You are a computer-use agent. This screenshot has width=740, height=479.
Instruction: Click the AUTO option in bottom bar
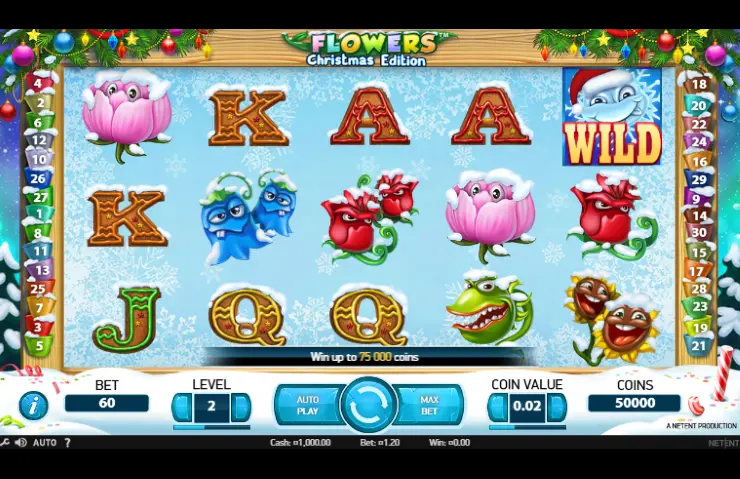tap(45, 442)
